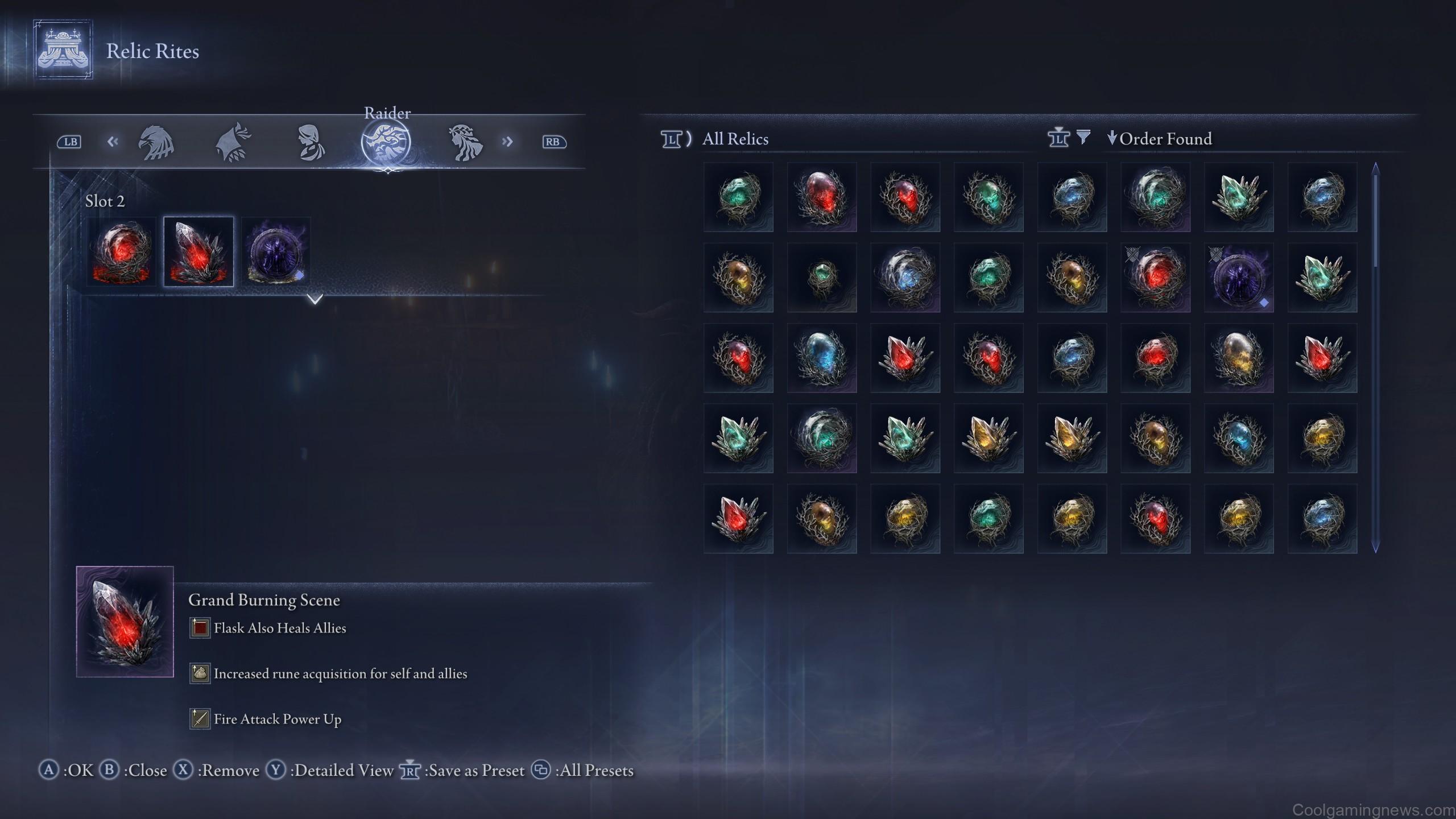Click the Fire Attack Power Up effect icon
This screenshot has width=1456, height=819.
199,718
